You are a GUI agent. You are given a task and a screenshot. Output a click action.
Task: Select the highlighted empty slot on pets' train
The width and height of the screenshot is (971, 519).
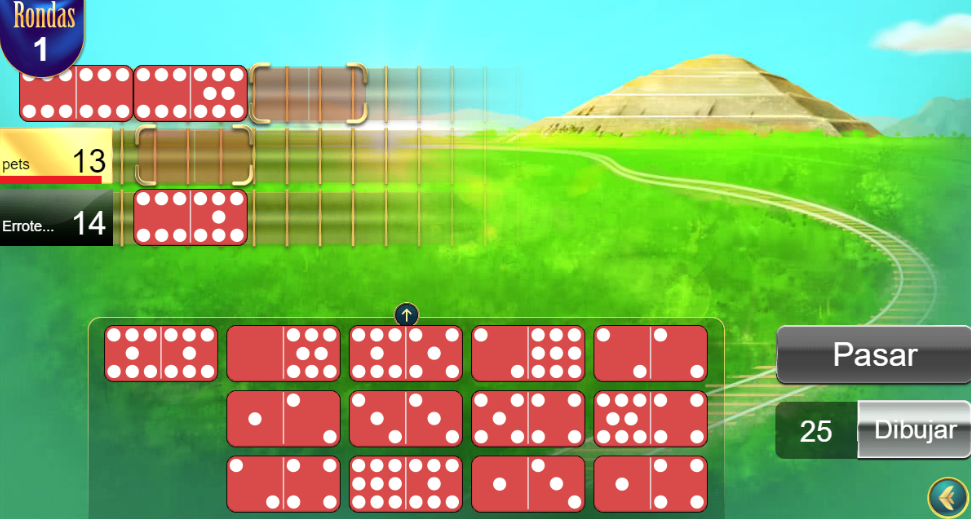193,156
